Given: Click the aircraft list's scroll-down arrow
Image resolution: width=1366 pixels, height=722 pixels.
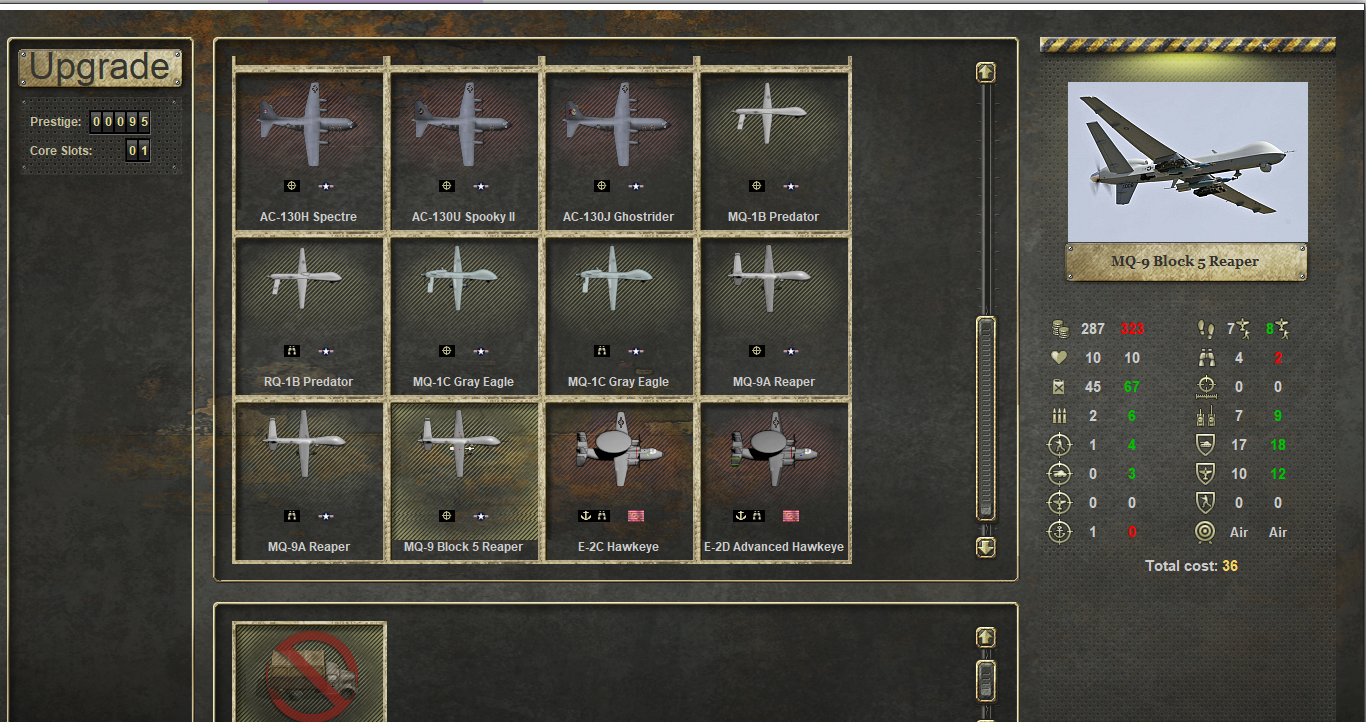Looking at the screenshot, I should pyautogui.click(x=986, y=547).
